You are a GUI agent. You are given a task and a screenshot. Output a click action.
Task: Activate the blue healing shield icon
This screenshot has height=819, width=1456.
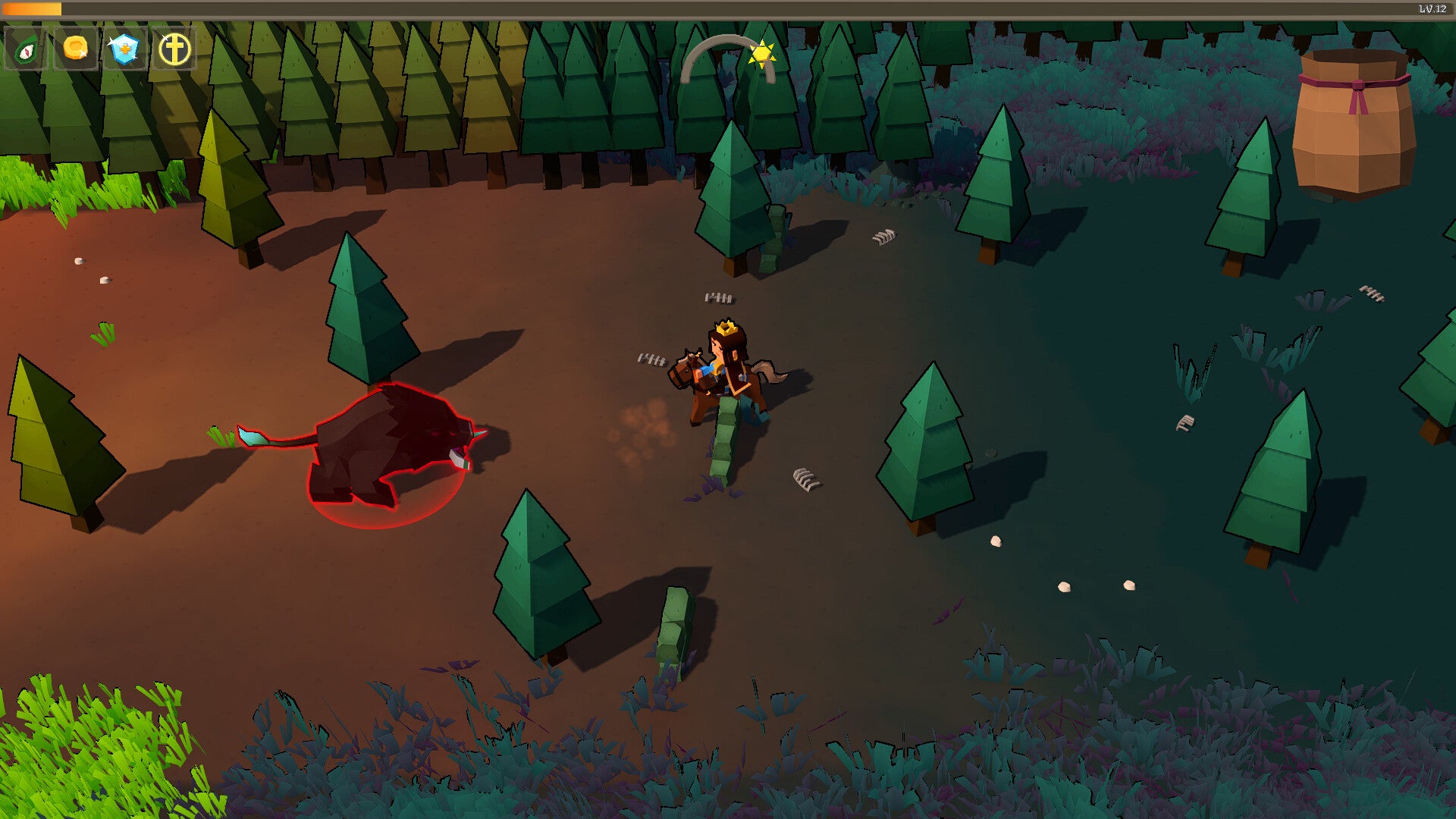(124, 49)
